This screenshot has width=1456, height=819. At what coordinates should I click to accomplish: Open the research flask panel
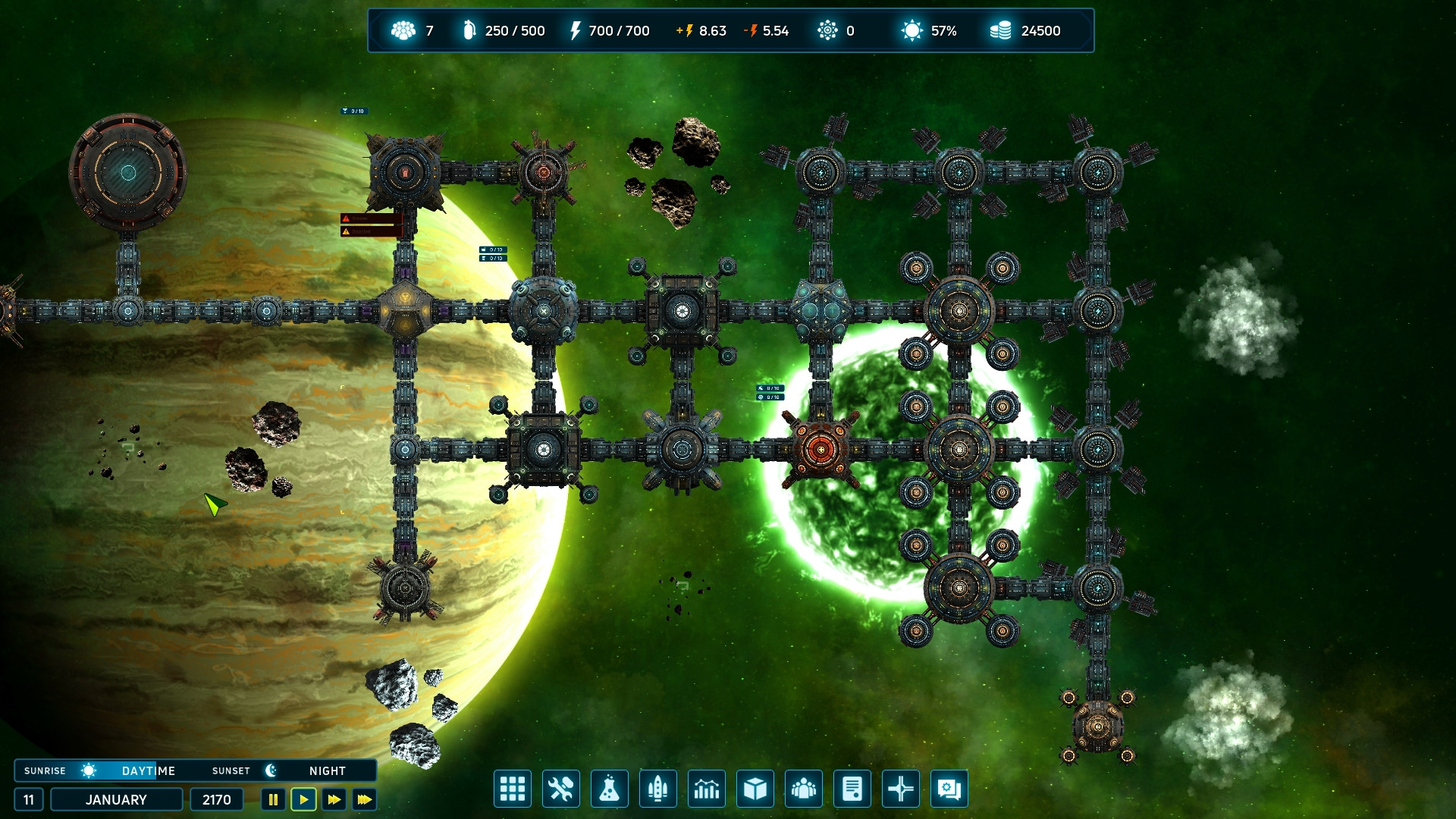pos(610,789)
